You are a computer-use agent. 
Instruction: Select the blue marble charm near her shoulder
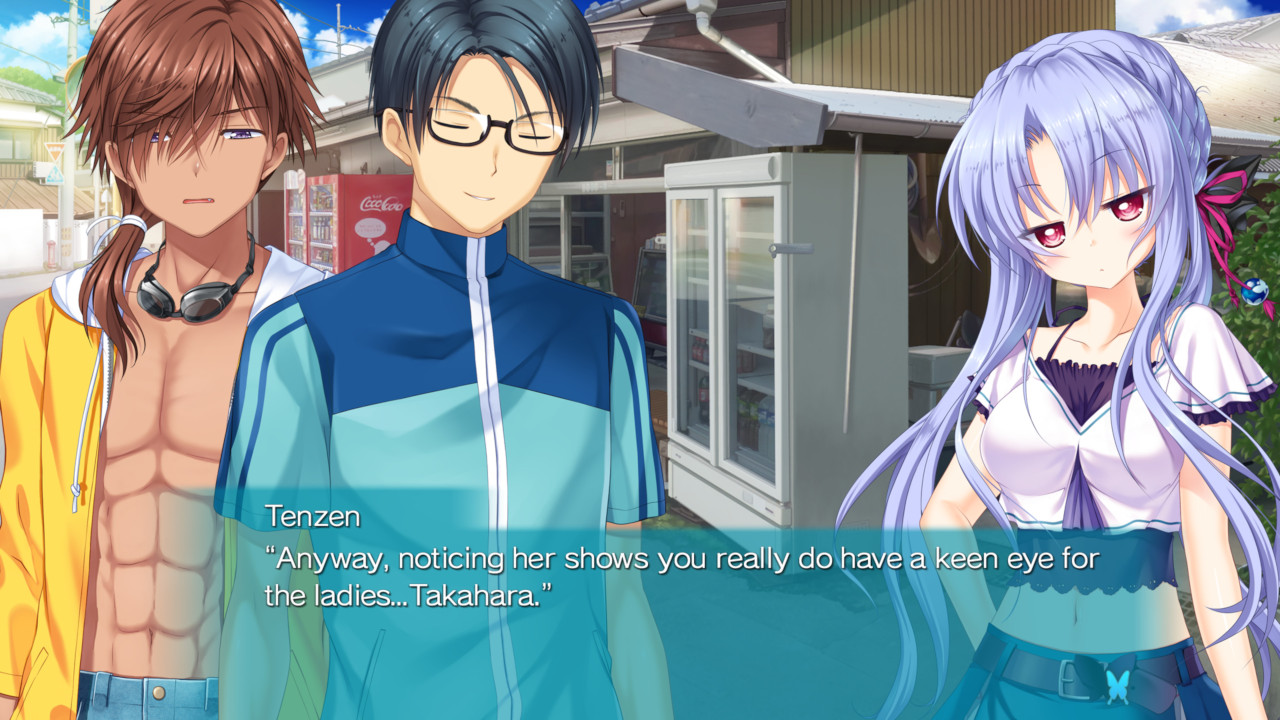pos(1255,292)
